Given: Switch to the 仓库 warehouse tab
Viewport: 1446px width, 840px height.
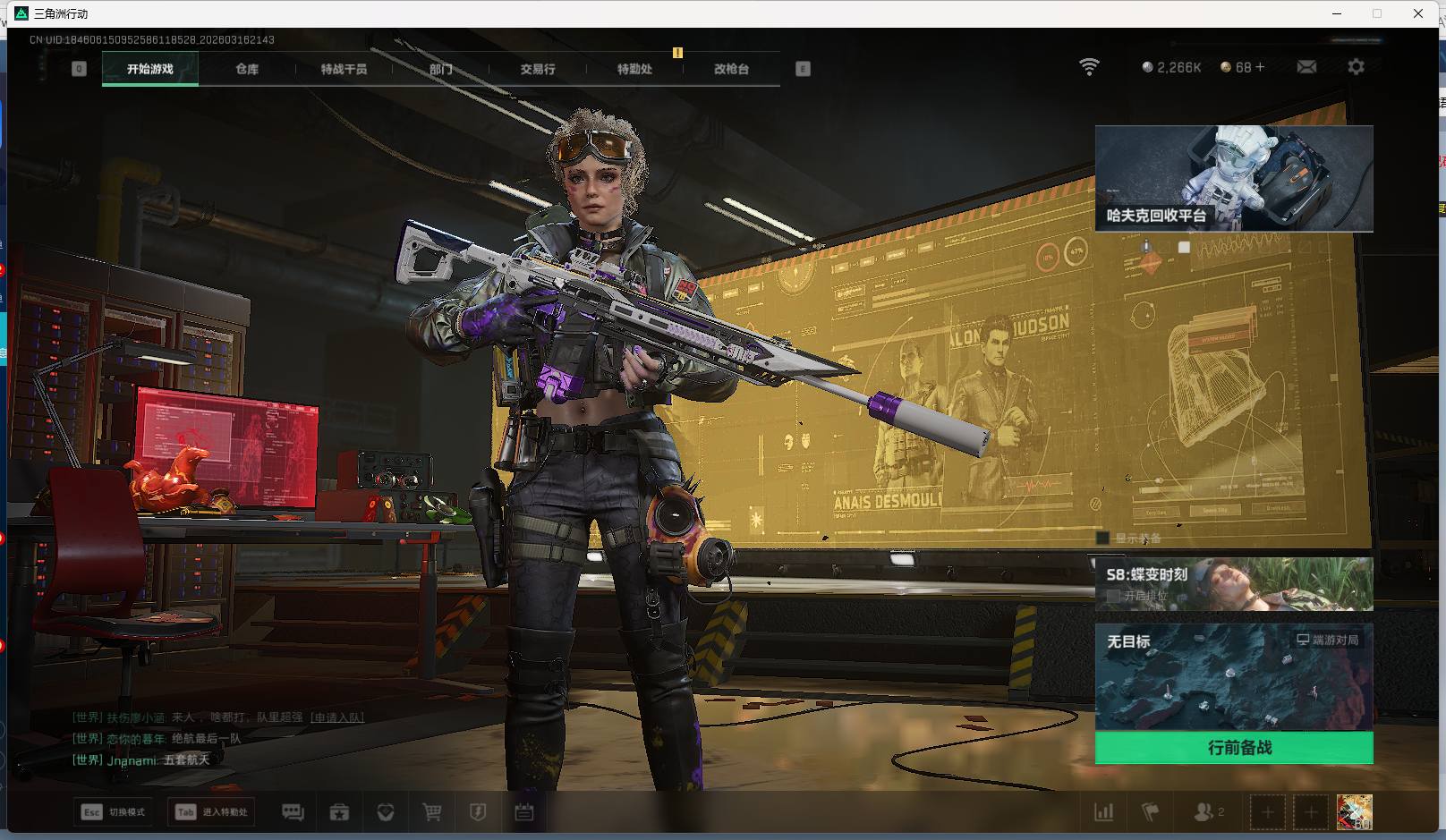Looking at the screenshot, I should [247, 69].
